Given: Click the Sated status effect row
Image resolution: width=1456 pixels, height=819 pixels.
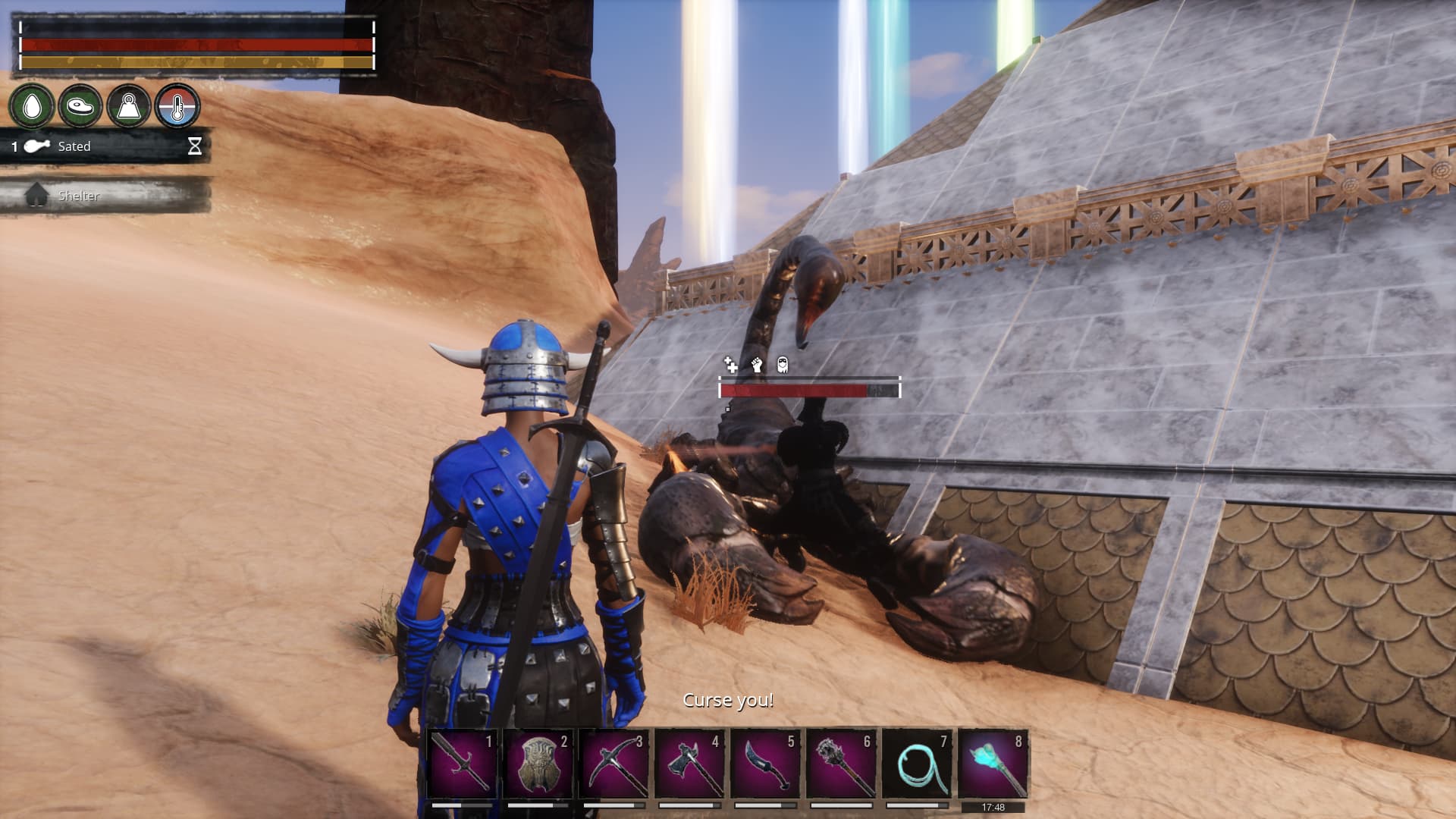Looking at the screenshot, I should [106, 146].
